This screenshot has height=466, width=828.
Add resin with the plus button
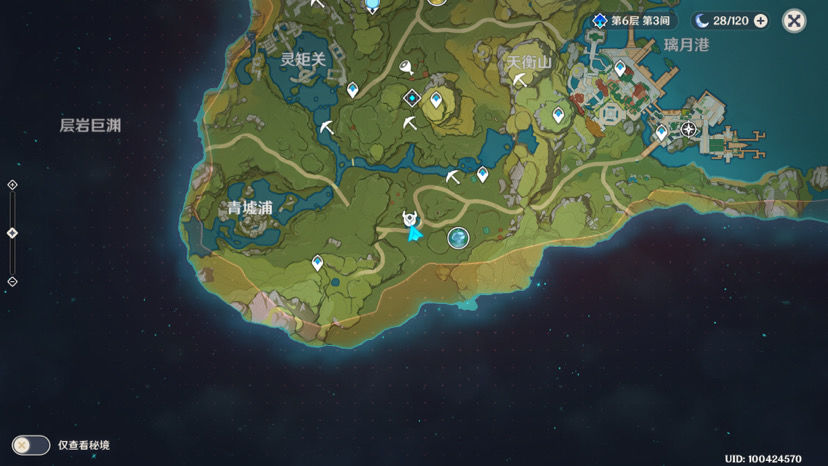click(x=761, y=21)
